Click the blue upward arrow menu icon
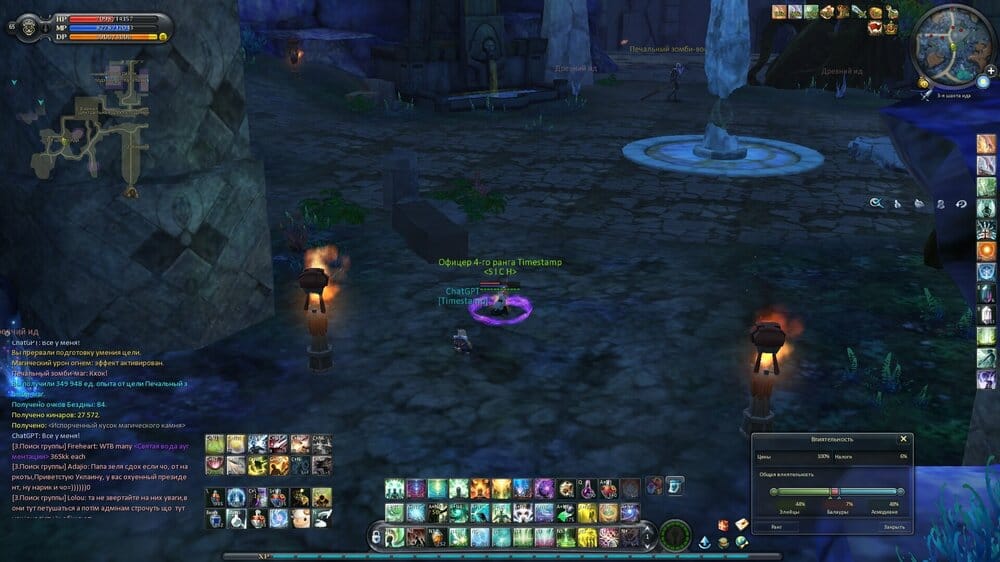 [705, 542]
